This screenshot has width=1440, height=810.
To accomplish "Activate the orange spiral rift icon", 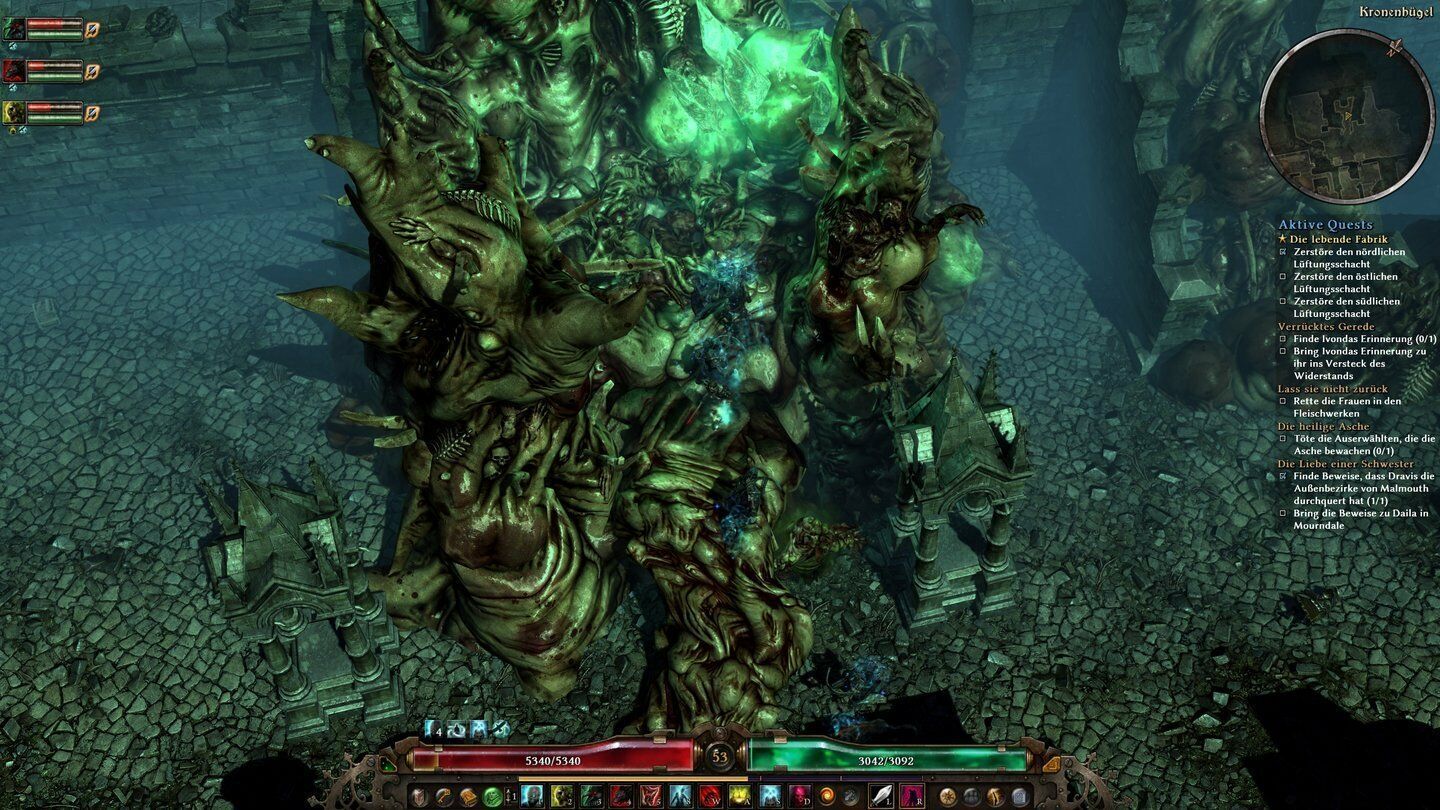I will 826,796.
